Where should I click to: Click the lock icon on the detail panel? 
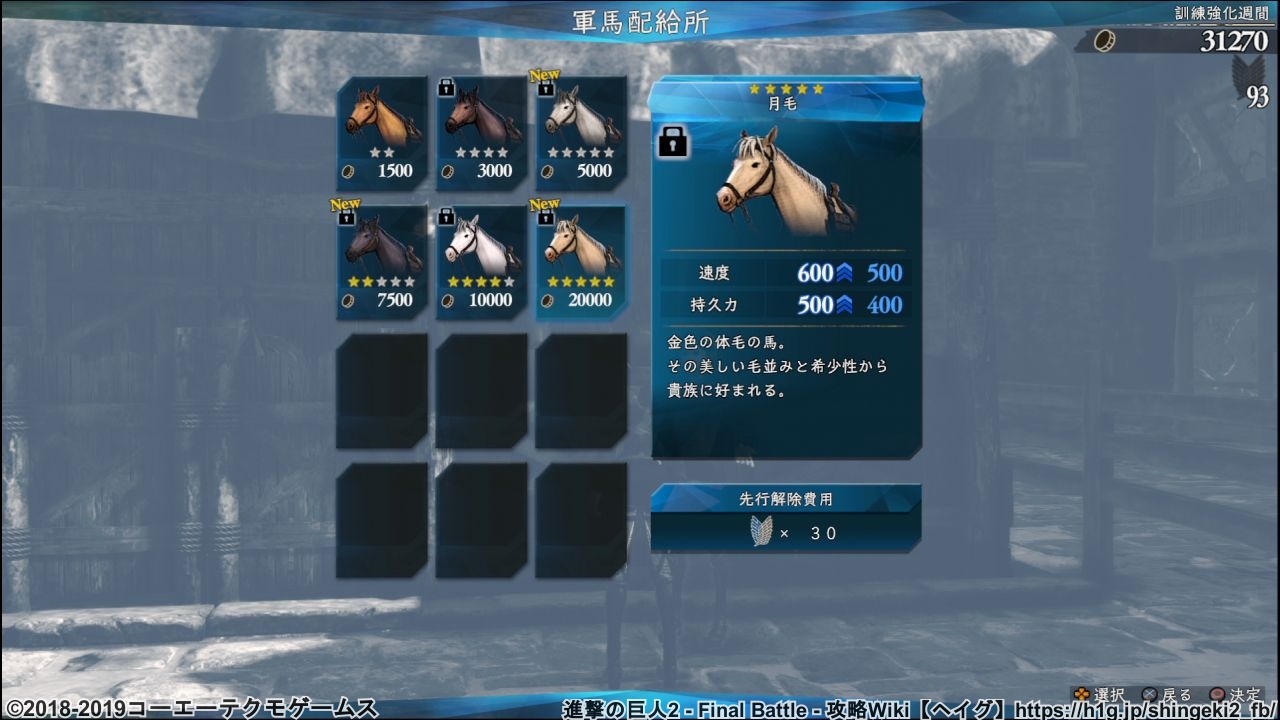coord(672,143)
